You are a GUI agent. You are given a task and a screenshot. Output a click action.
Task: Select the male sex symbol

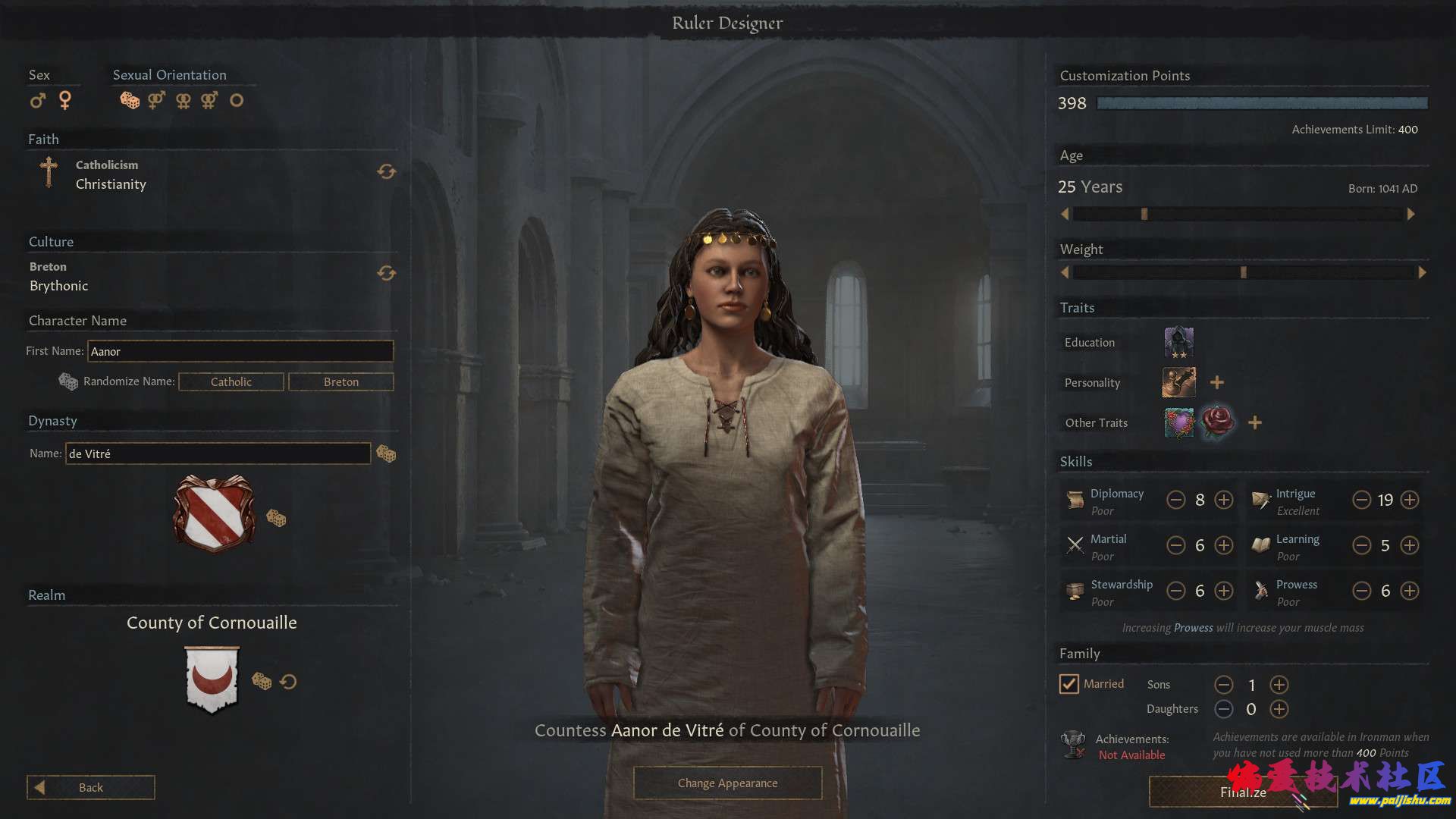[37, 100]
